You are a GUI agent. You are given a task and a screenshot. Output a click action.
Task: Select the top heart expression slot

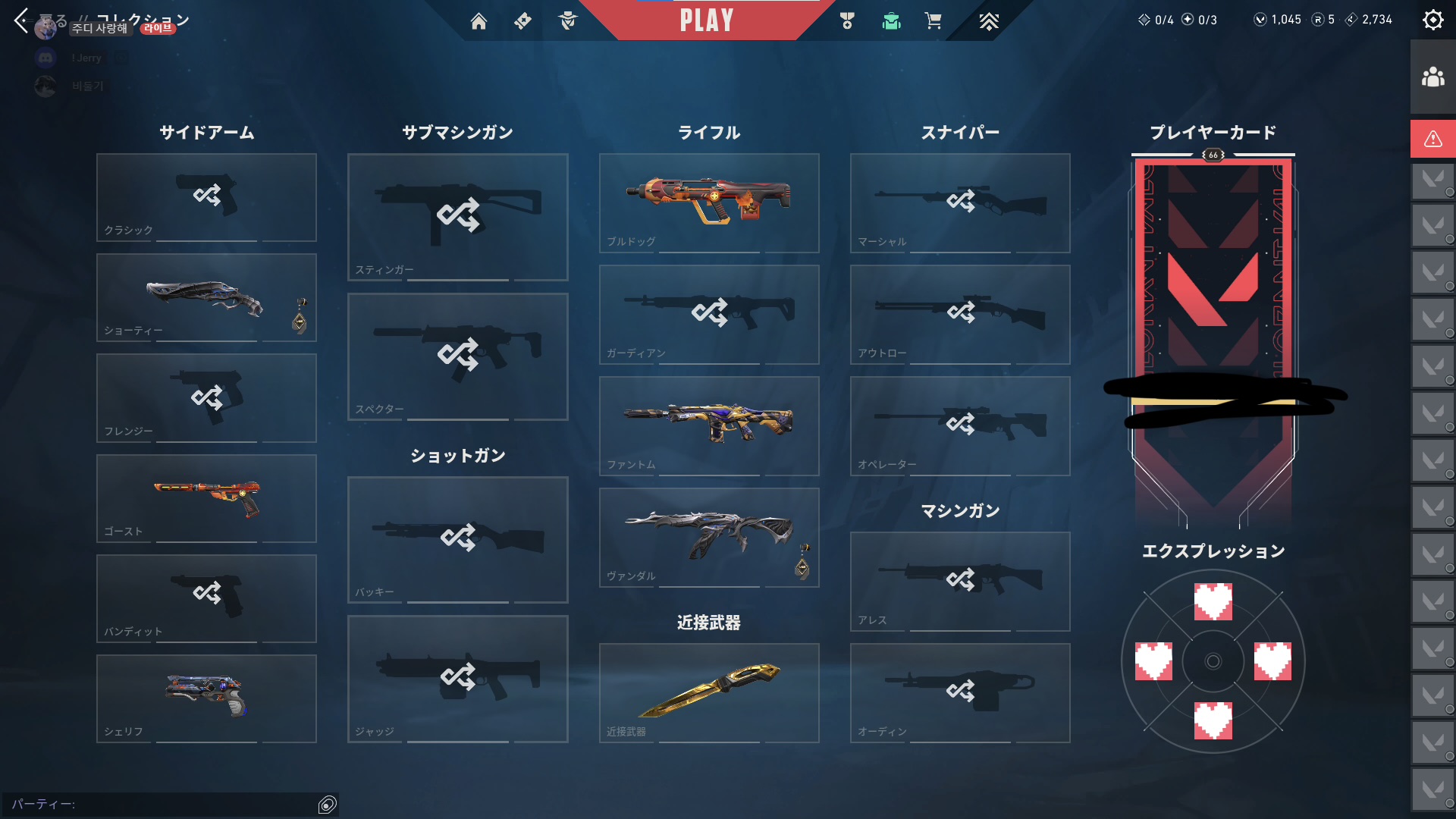(1213, 601)
